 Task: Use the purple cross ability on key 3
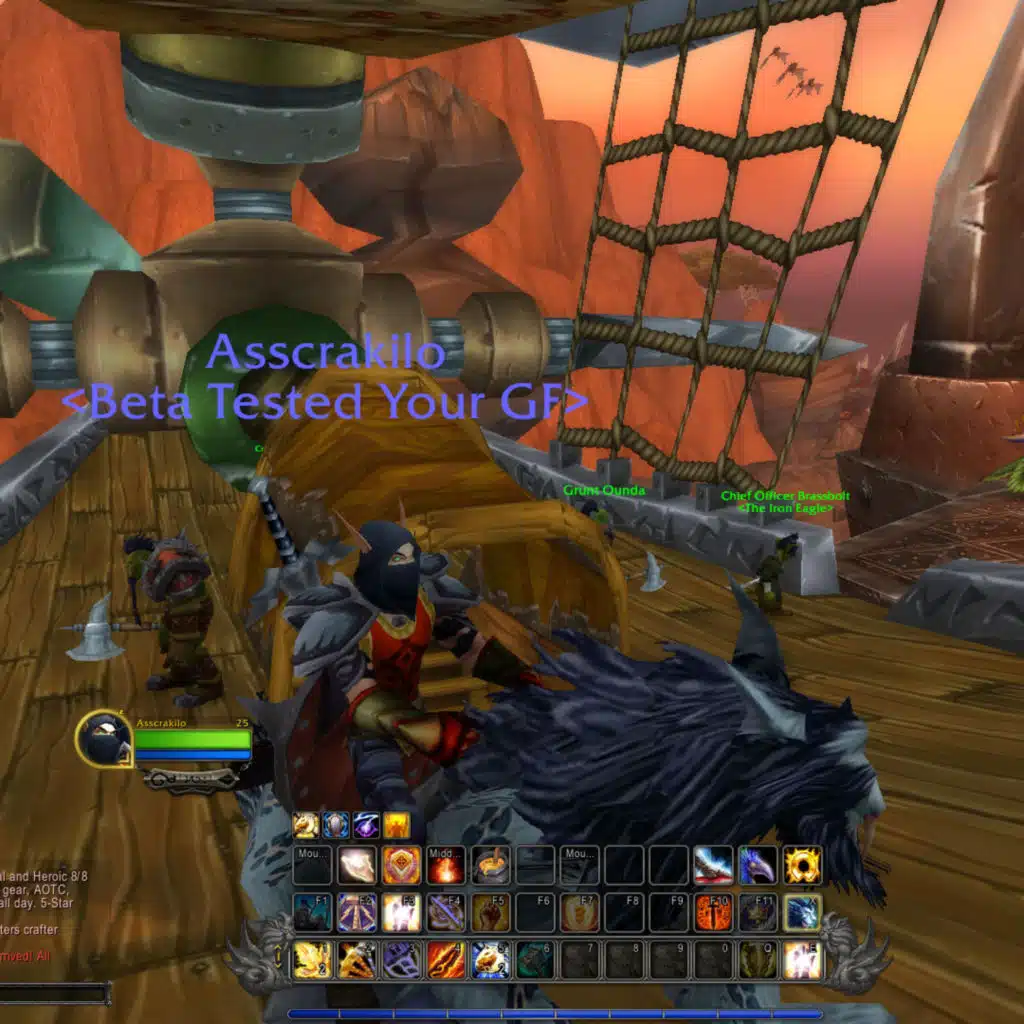(x=401, y=960)
